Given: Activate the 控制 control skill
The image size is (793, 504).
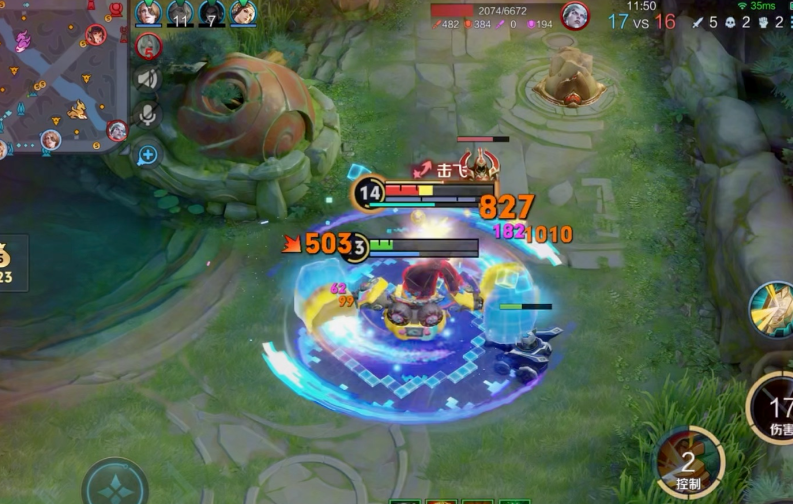Looking at the screenshot, I should (689, 463).
